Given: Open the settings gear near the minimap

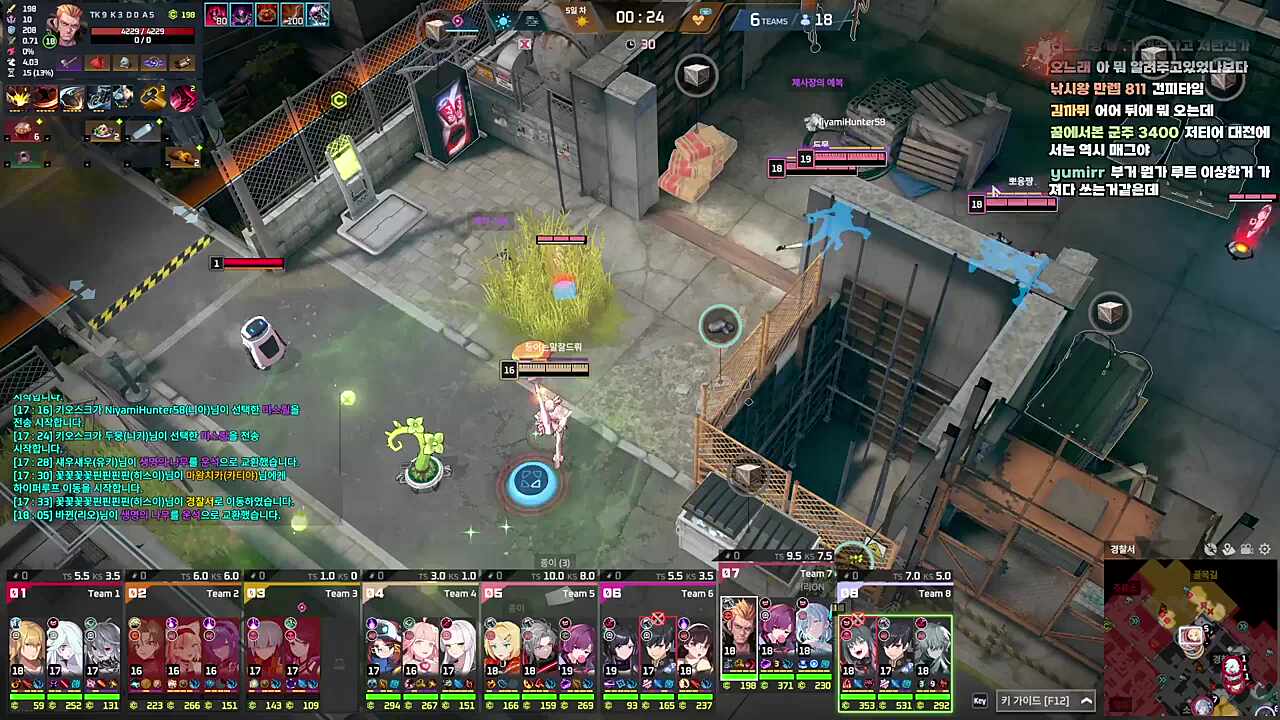Looking at the screenshot, I should click(1264, 549).
